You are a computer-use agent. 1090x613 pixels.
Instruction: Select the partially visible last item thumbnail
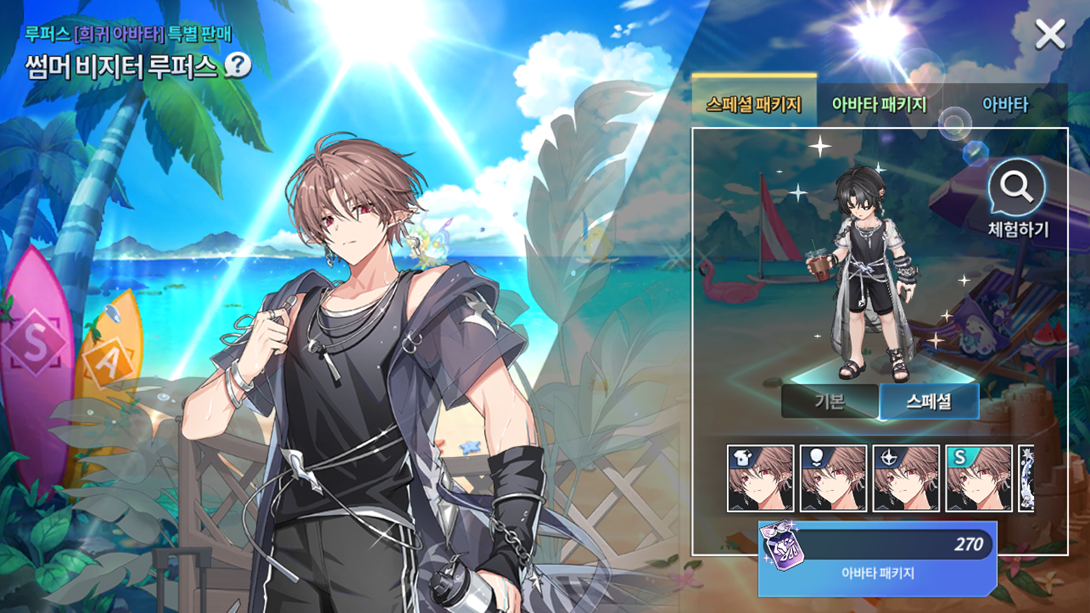[1026, 478]
